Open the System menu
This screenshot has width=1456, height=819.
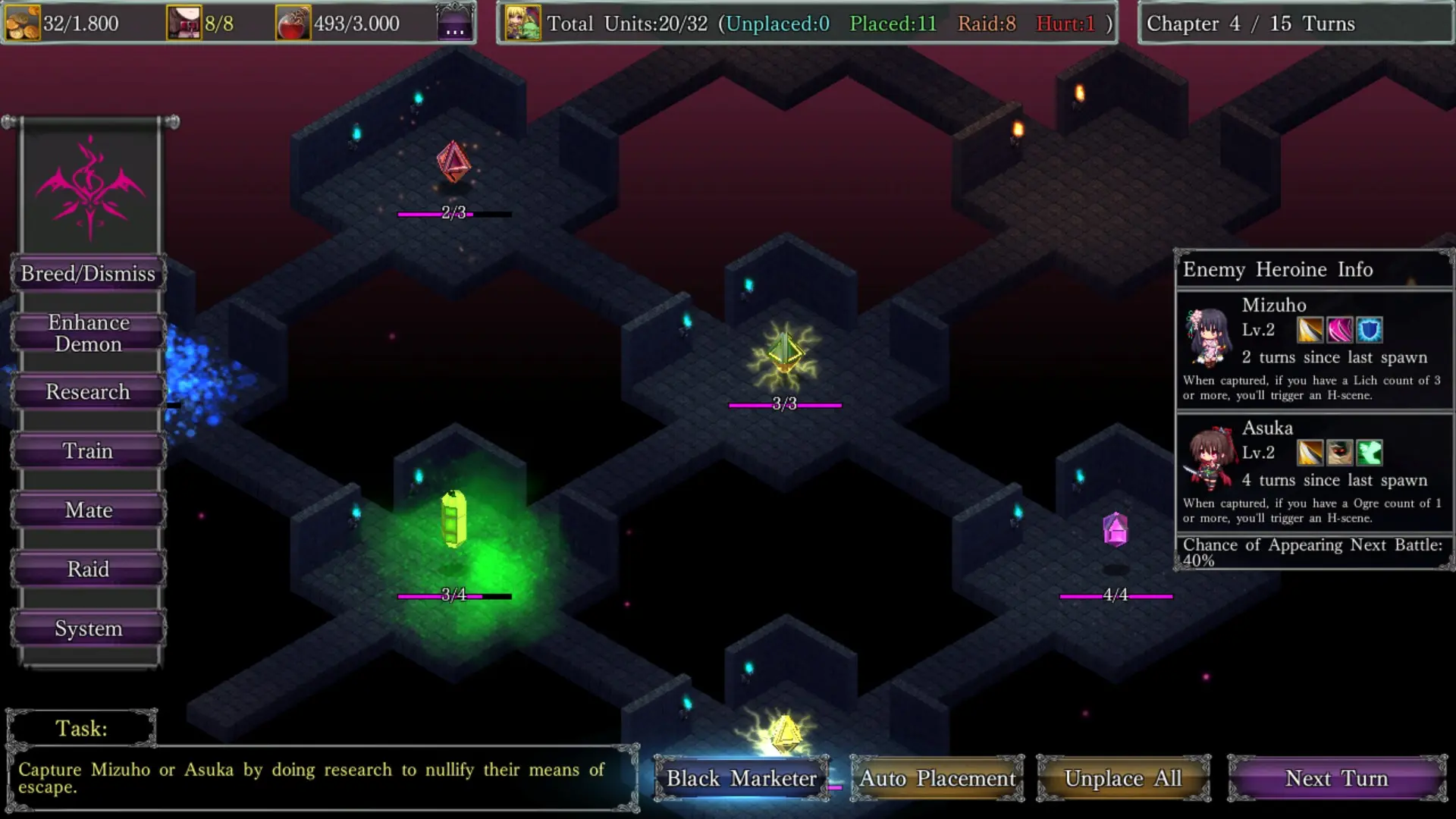[x=88, y=629]
